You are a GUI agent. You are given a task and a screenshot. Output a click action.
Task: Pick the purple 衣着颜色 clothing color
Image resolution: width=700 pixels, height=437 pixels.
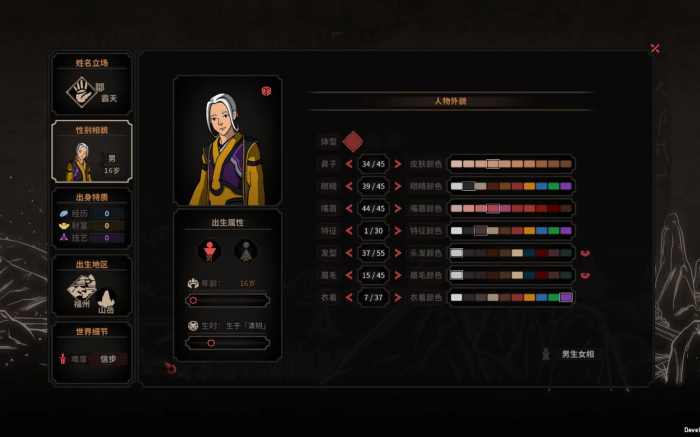coord(566,297)
